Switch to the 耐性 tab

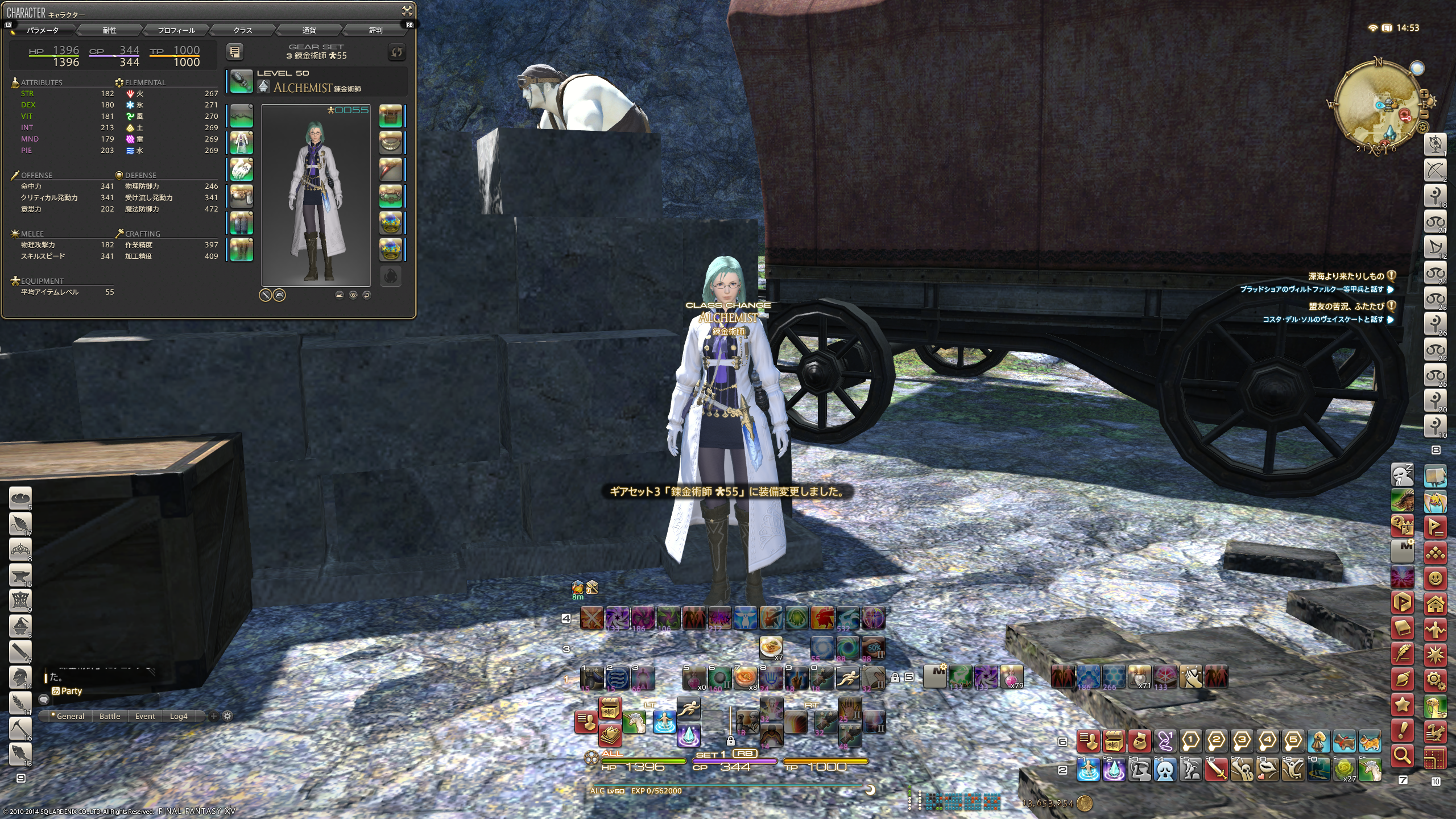[109, 30]
